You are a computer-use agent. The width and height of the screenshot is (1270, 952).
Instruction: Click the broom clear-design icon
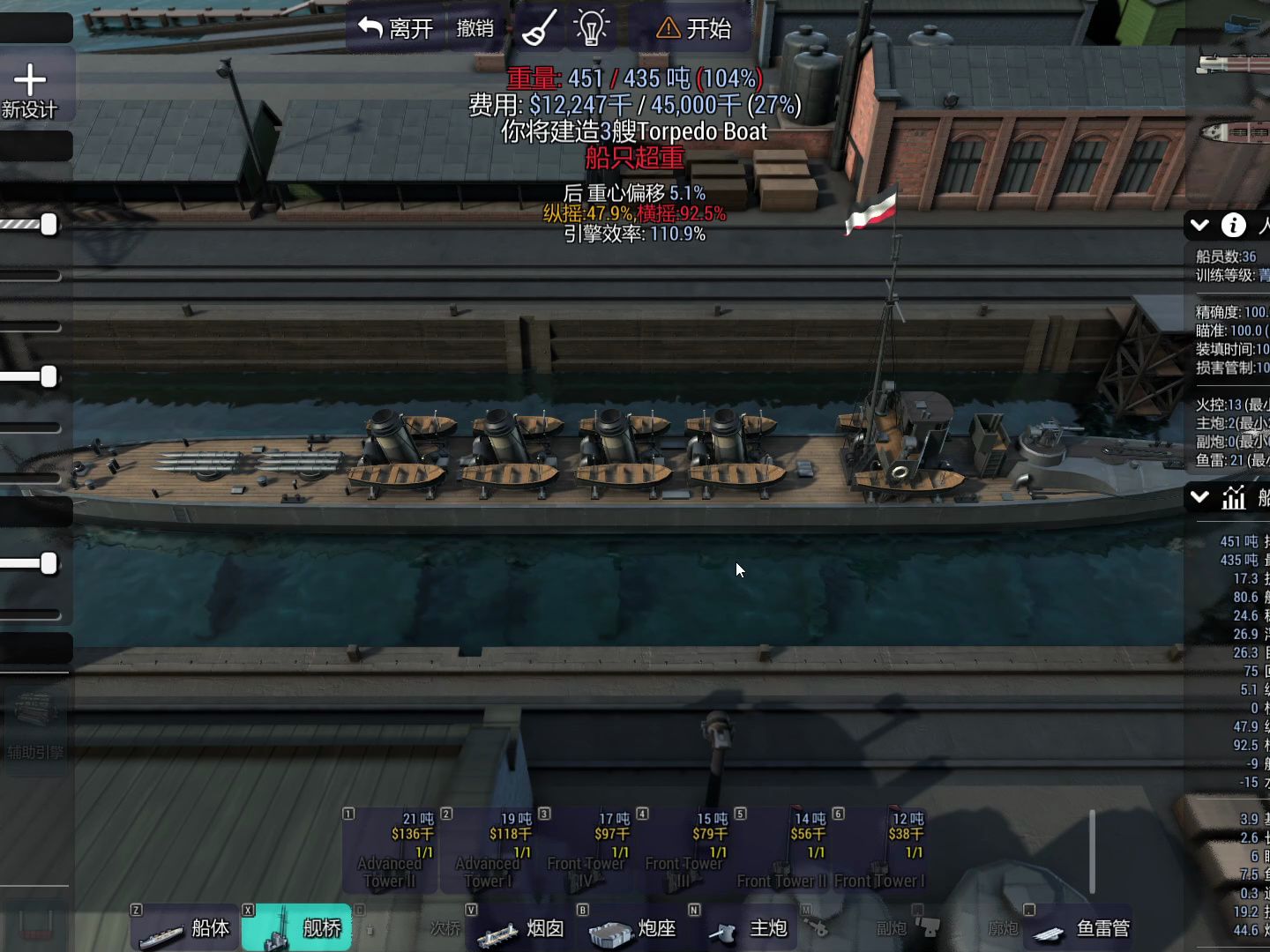coord(539,29)
